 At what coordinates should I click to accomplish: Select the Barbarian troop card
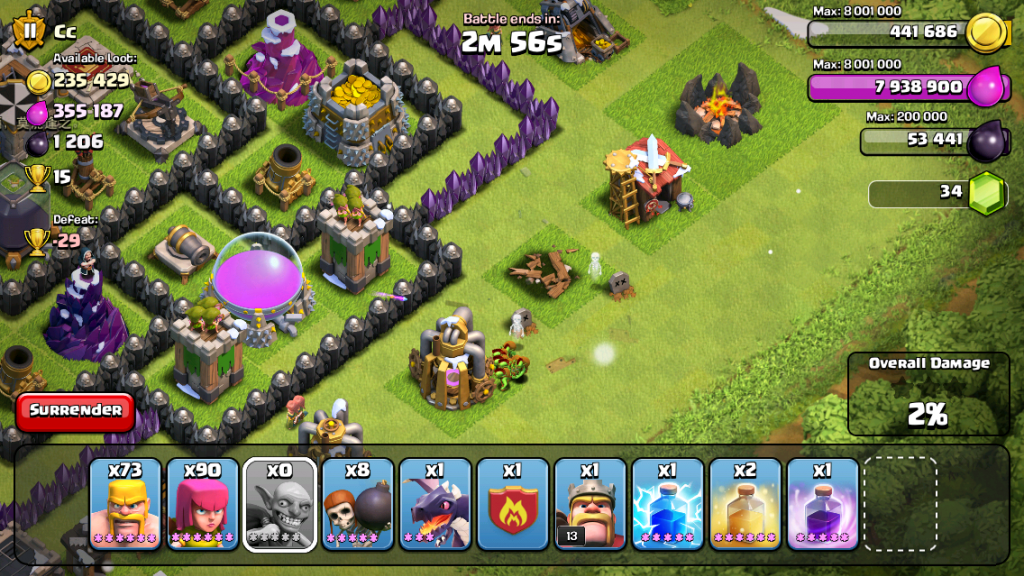(124, 504)
